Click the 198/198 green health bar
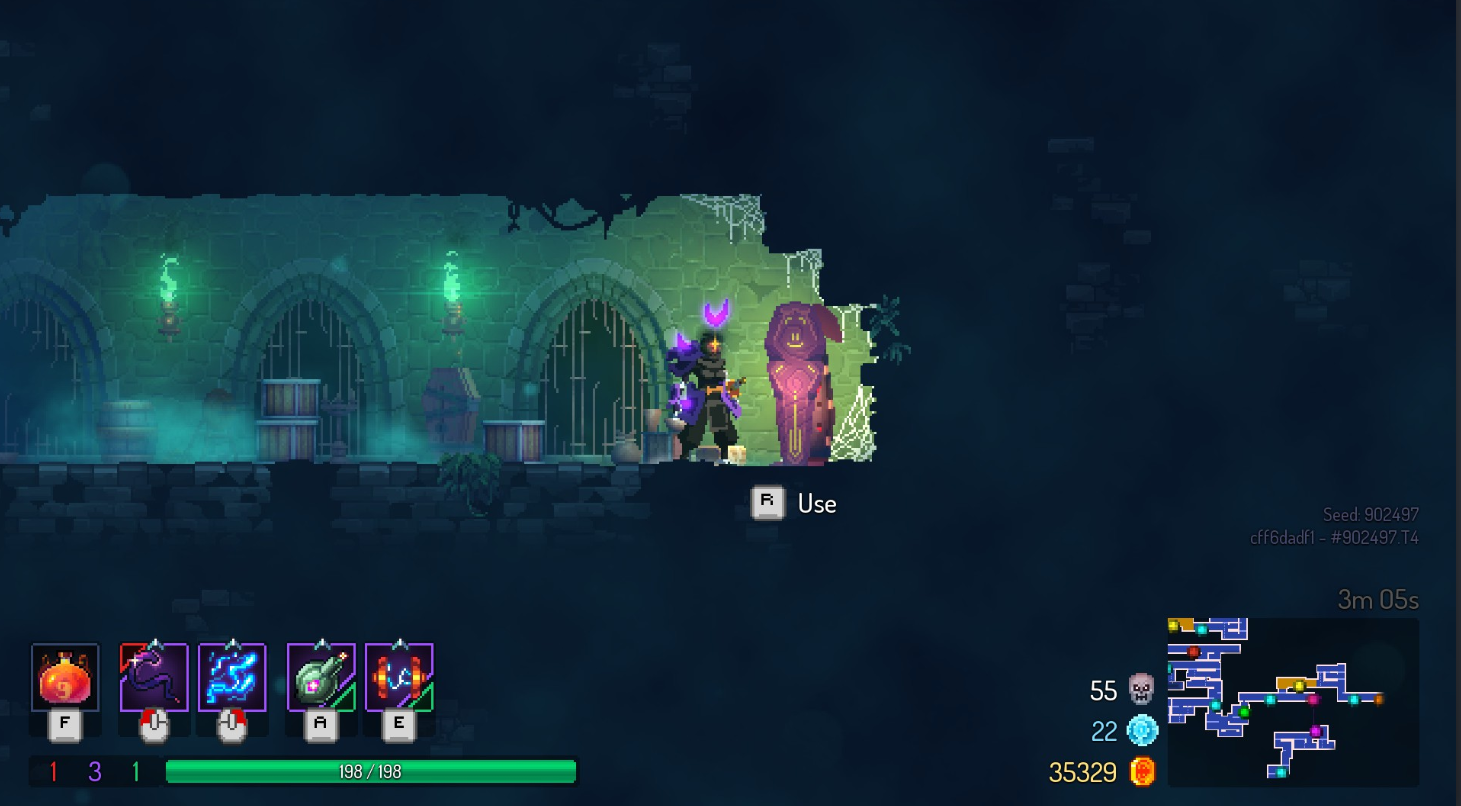 click(371, 771)
